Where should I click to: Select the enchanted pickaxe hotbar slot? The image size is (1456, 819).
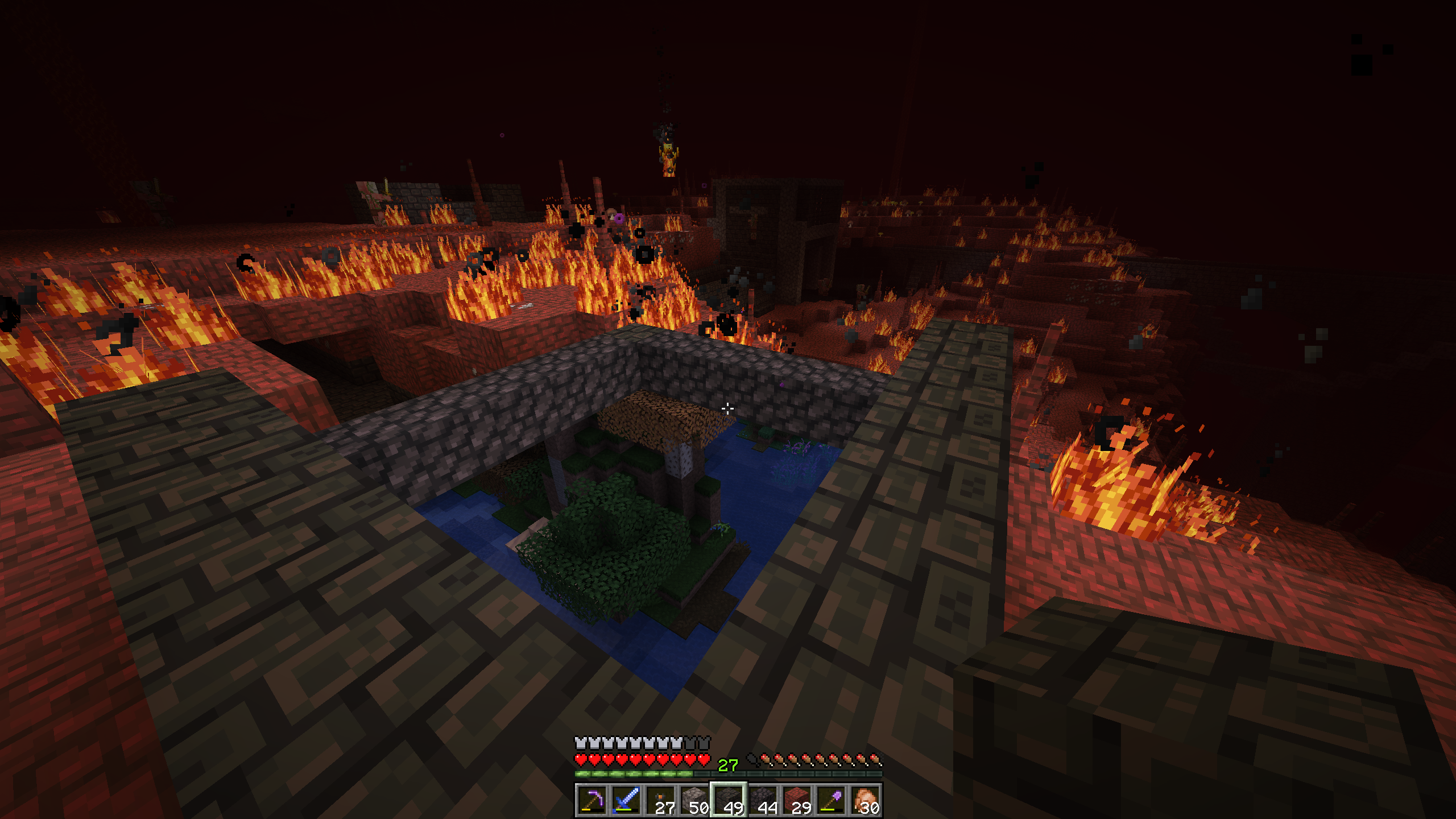[x=591, y=800]
